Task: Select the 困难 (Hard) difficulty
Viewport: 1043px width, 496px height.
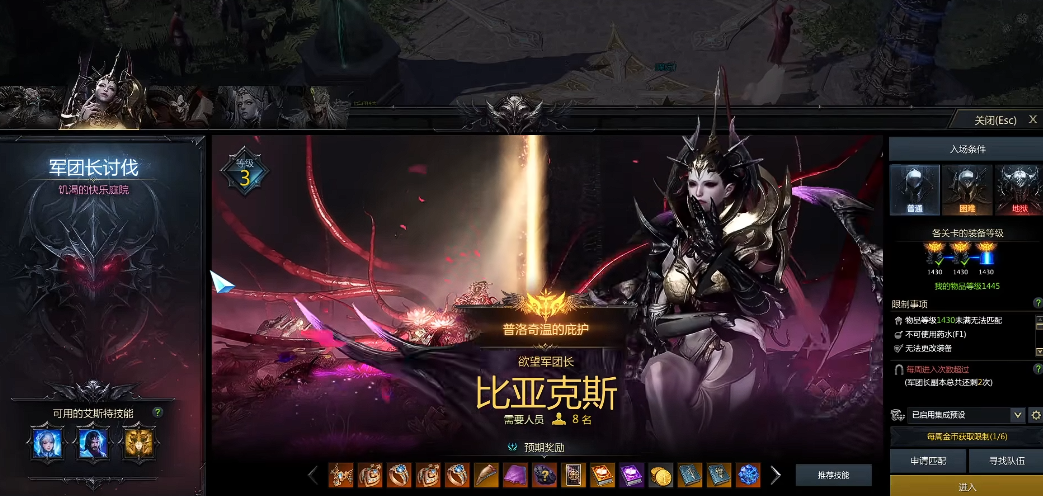Action: tap(965, 190)
